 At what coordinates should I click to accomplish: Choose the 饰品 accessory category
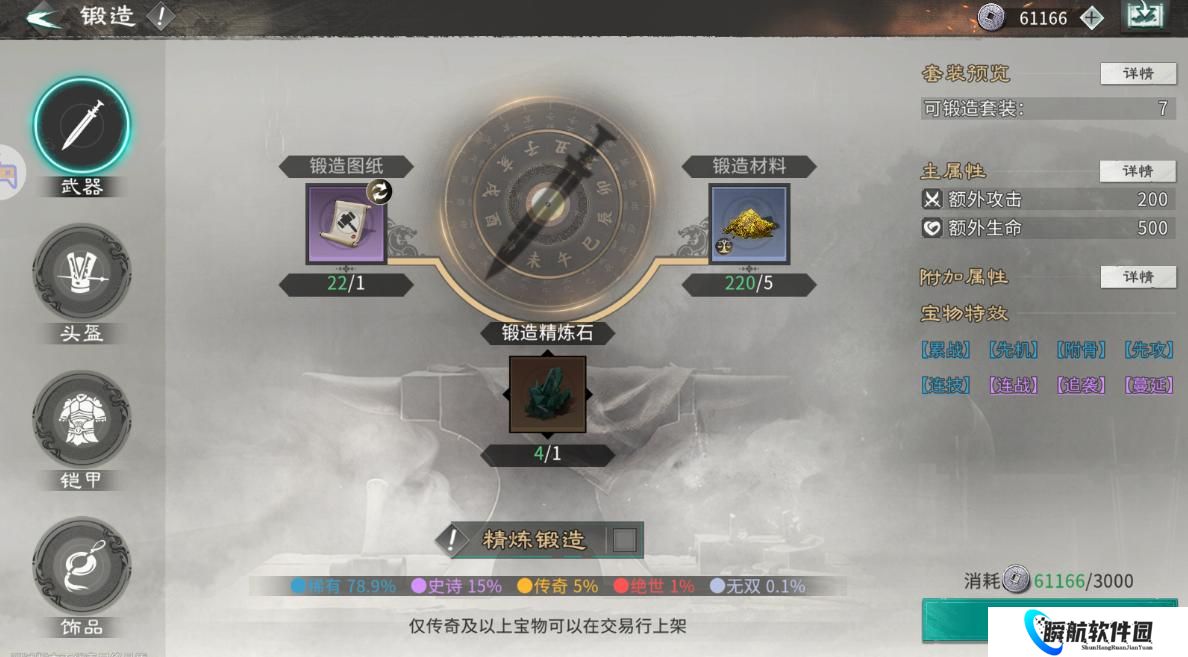(82, 565)
